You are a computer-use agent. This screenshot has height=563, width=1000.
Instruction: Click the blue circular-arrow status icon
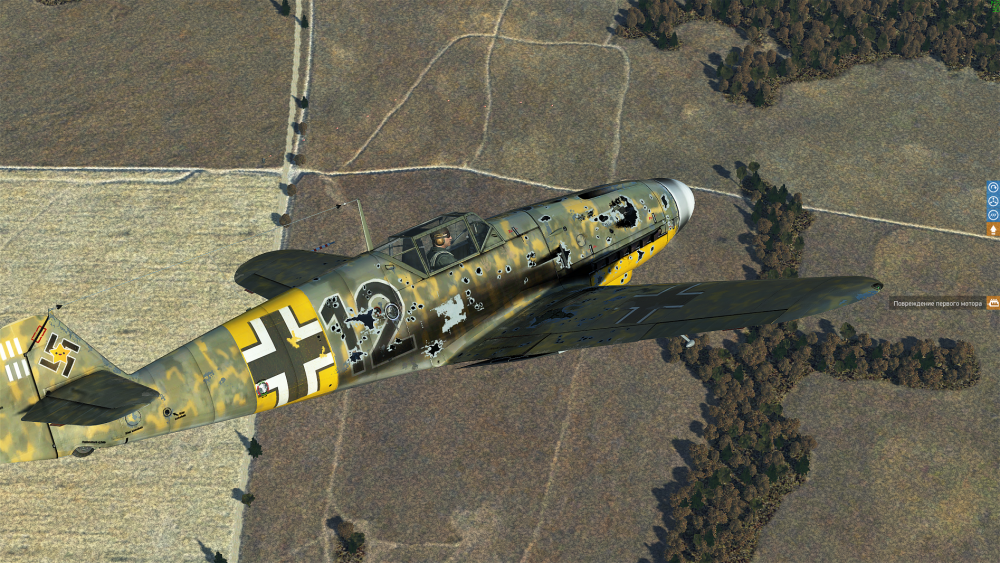[x=993, y=187]
